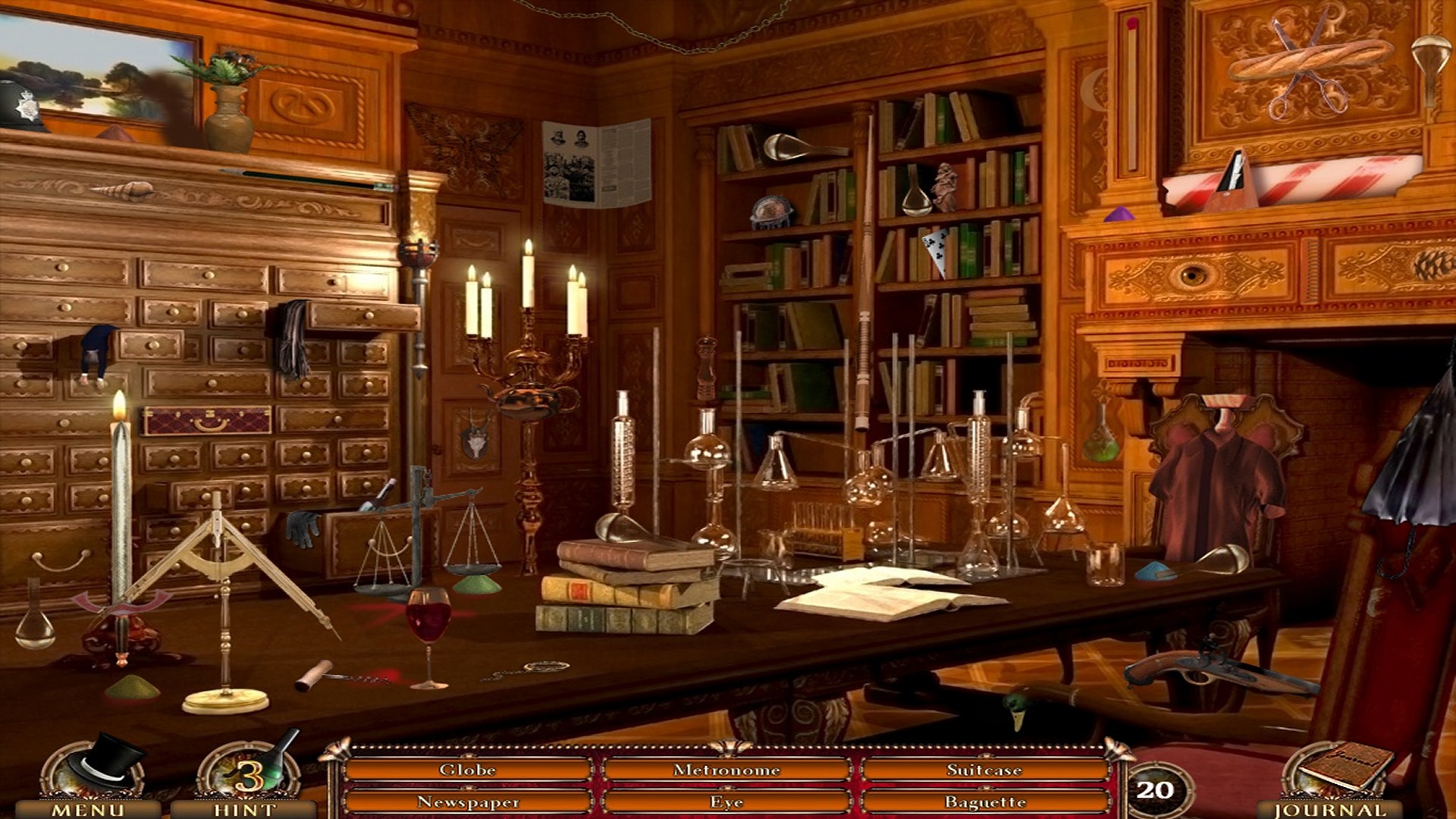Select the Suitcase label in the item bar
The width and height of the screenshot is (1456, 819).
tap(984, 768)
